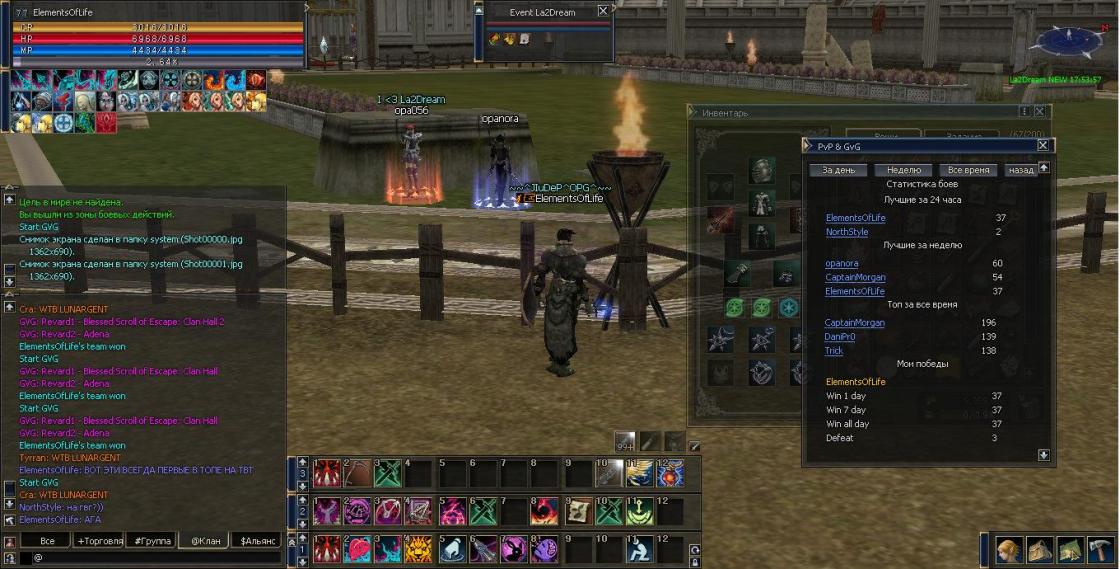Open Trick's name in the all-time top

(x=834, y=351)
